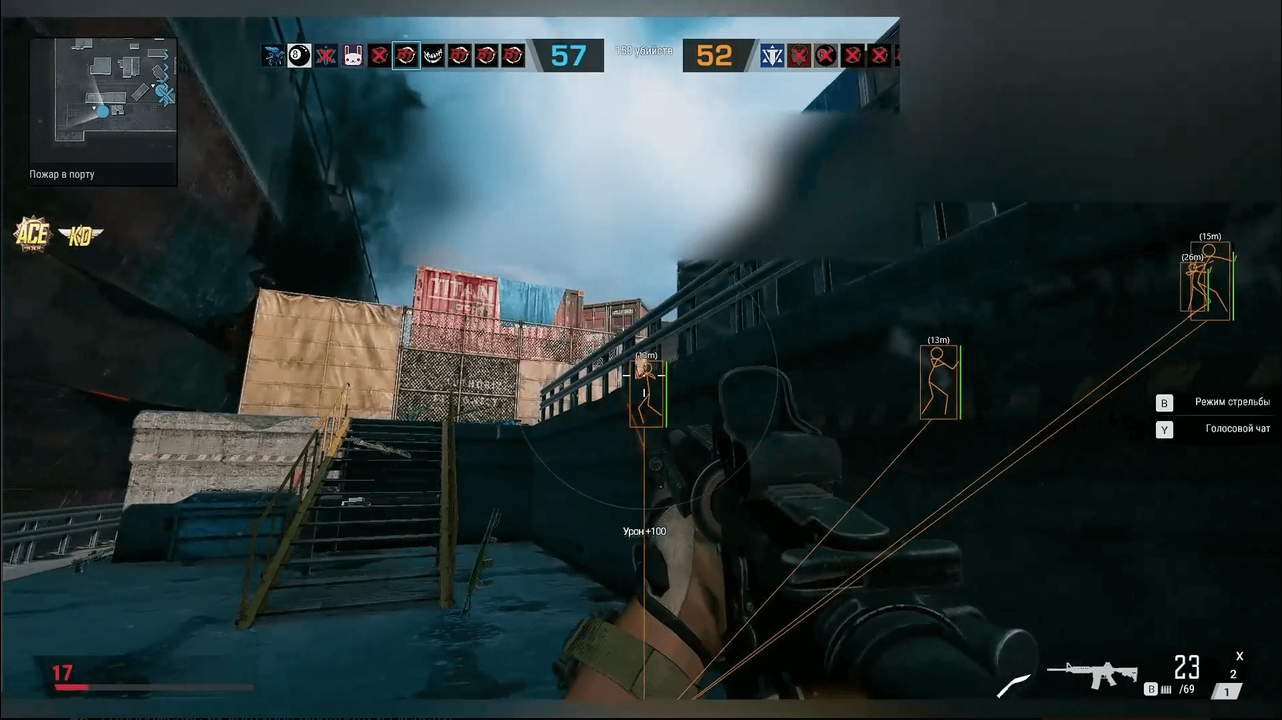This screenshot has width=1282, height=720.
Task: Select the 8-ball player avatar
Action: pyautogui.click(x=299, y=56)
